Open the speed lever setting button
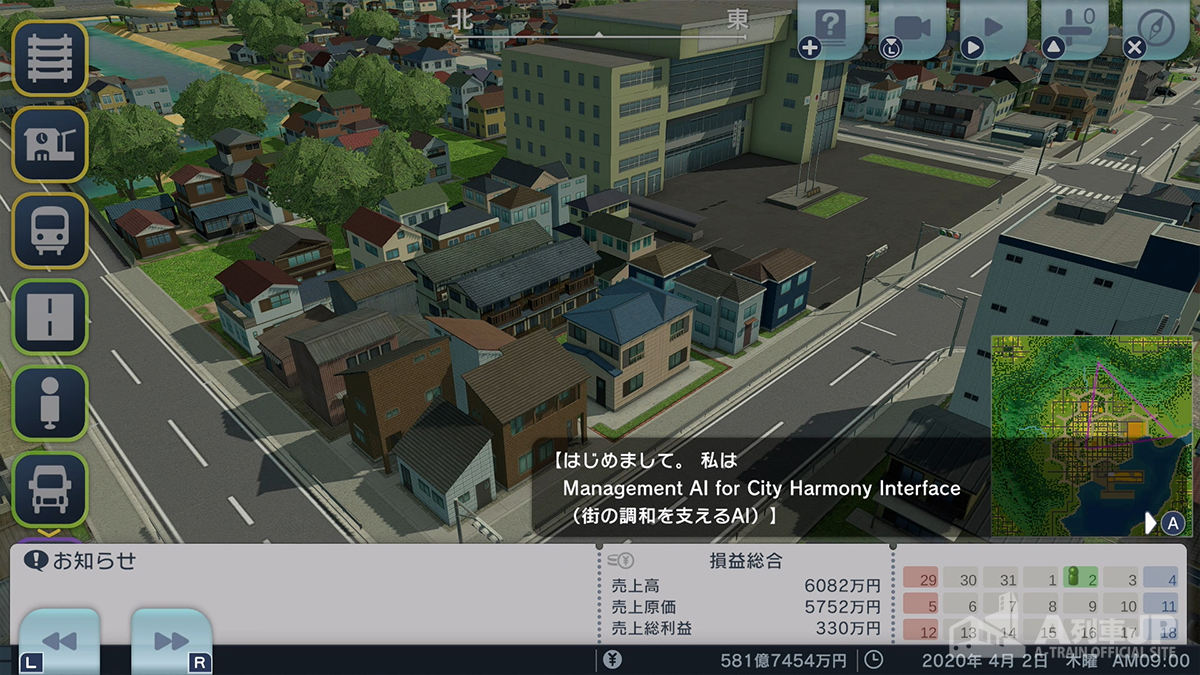Screen dimensions: 1200x675 click(x=1075, y=27)
